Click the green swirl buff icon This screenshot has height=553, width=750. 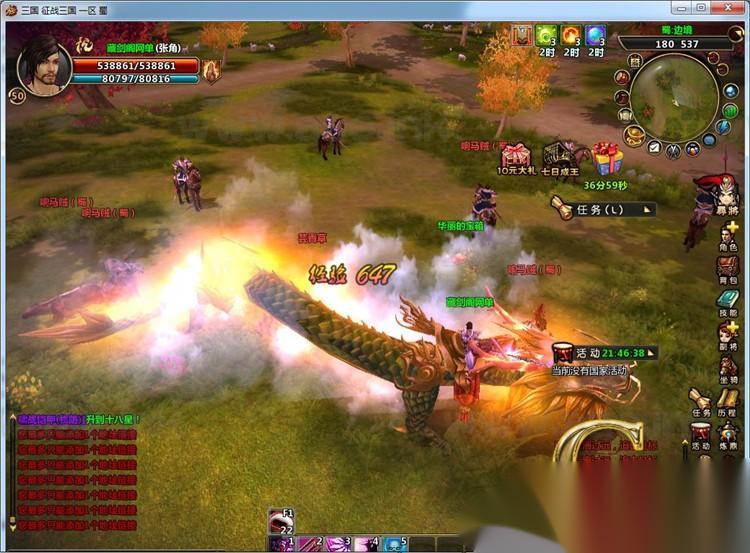point(546,37)
